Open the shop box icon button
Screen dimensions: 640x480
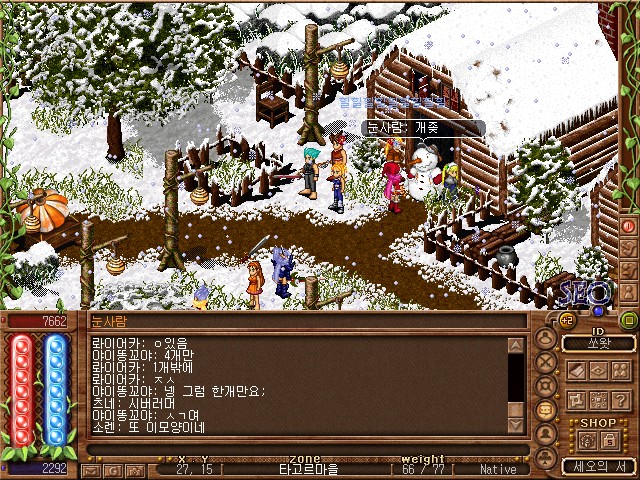click(585, 440)
